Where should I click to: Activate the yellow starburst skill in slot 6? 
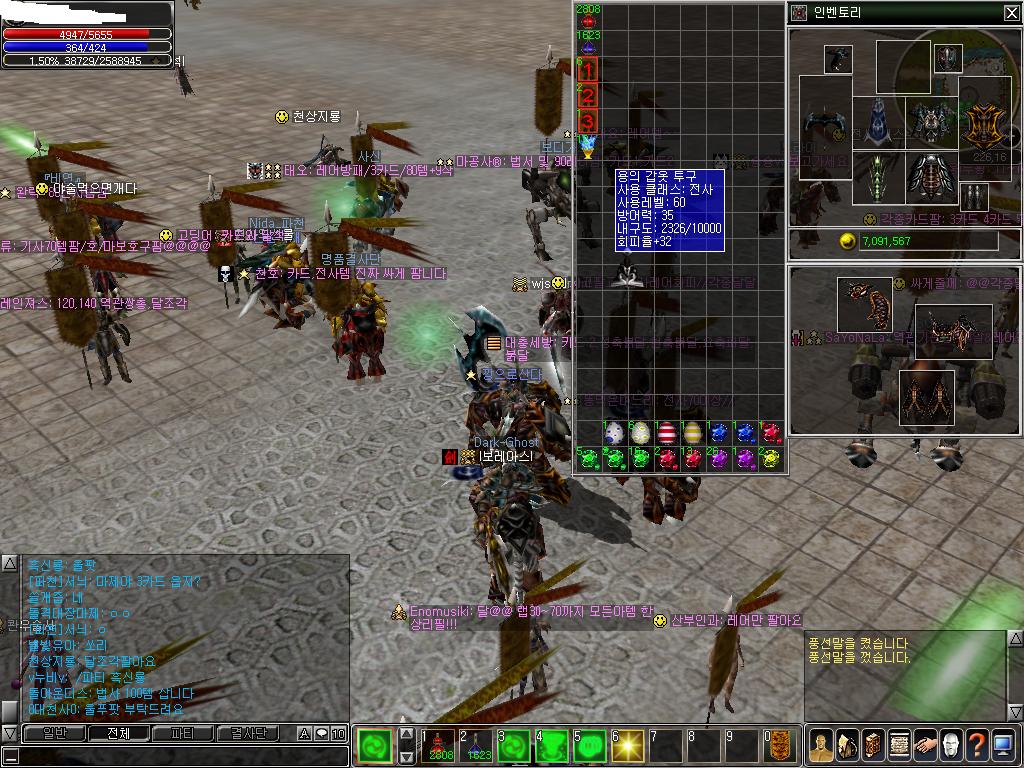tap(626, 746)
